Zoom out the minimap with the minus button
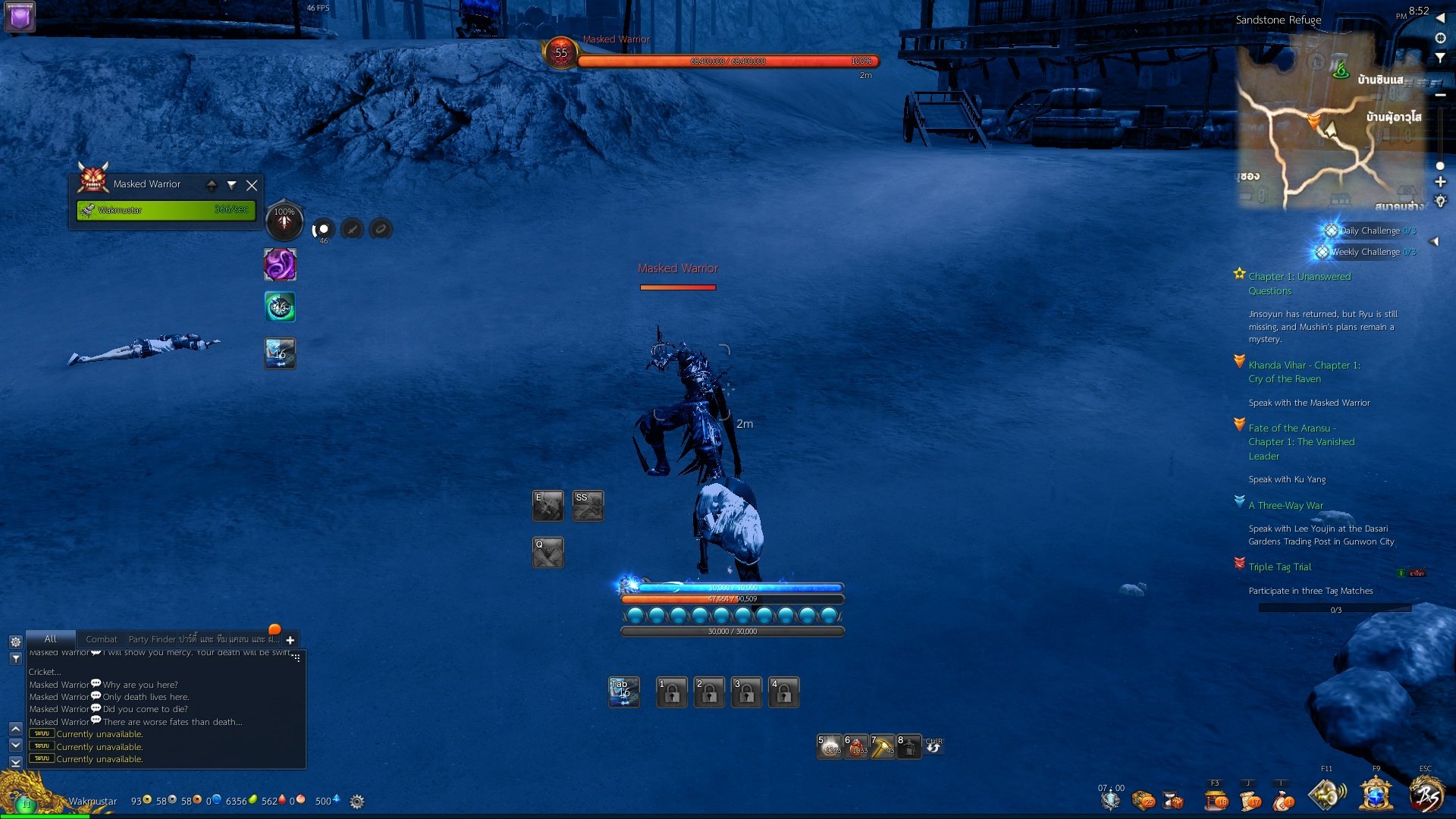Image resolution: width=1456 pixels, height=819 pixels. click(x=1440, y=95)
